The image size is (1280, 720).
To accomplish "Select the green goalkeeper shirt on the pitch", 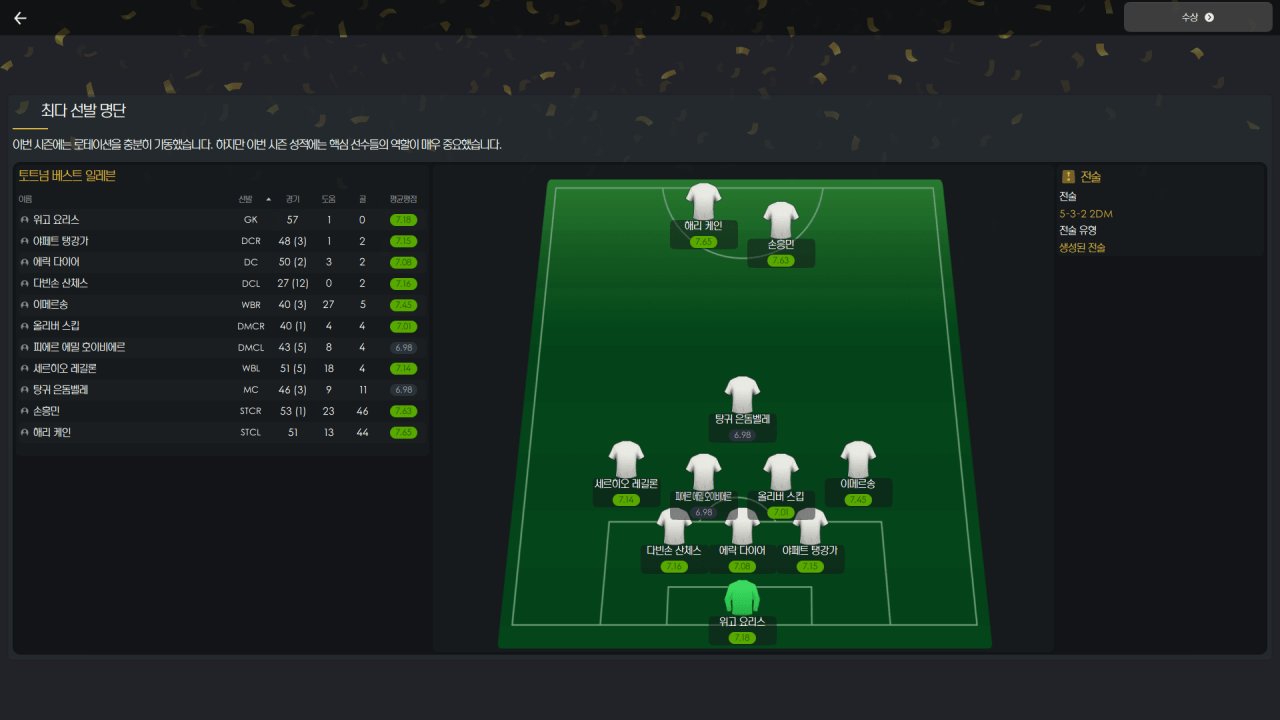I will (742, 597).
